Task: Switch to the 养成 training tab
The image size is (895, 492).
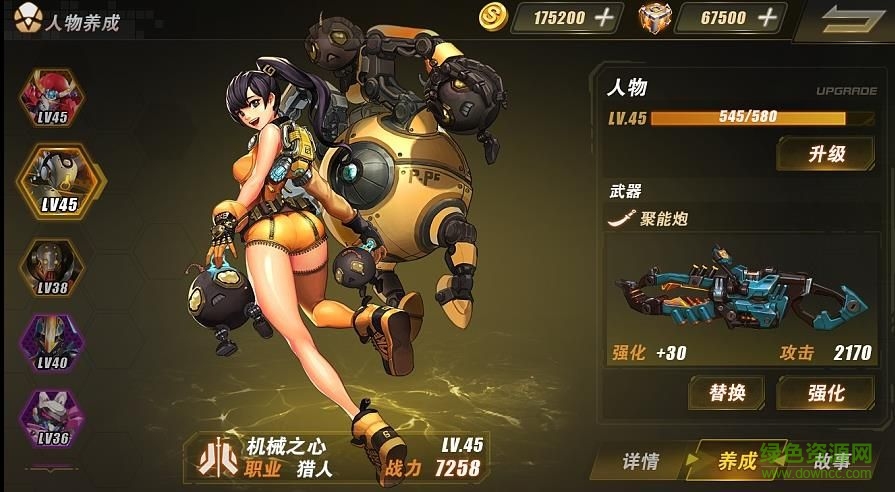Action: [737, 461]
